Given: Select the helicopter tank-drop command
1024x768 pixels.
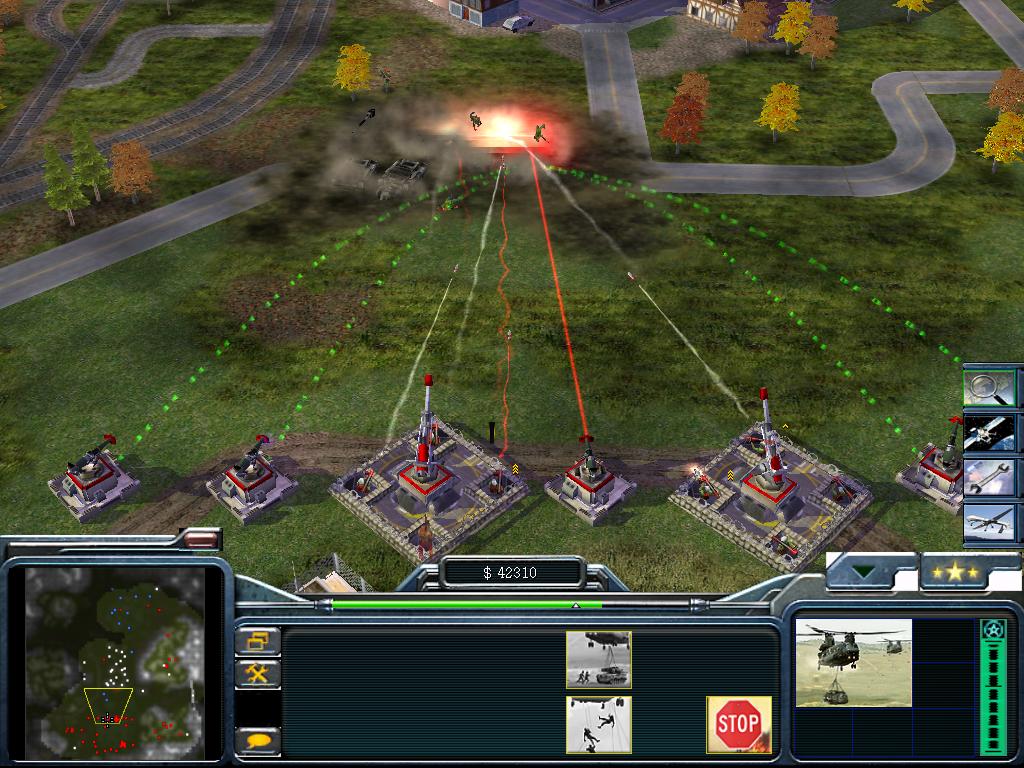Looking at the screenshot, I should coord(598,660).
